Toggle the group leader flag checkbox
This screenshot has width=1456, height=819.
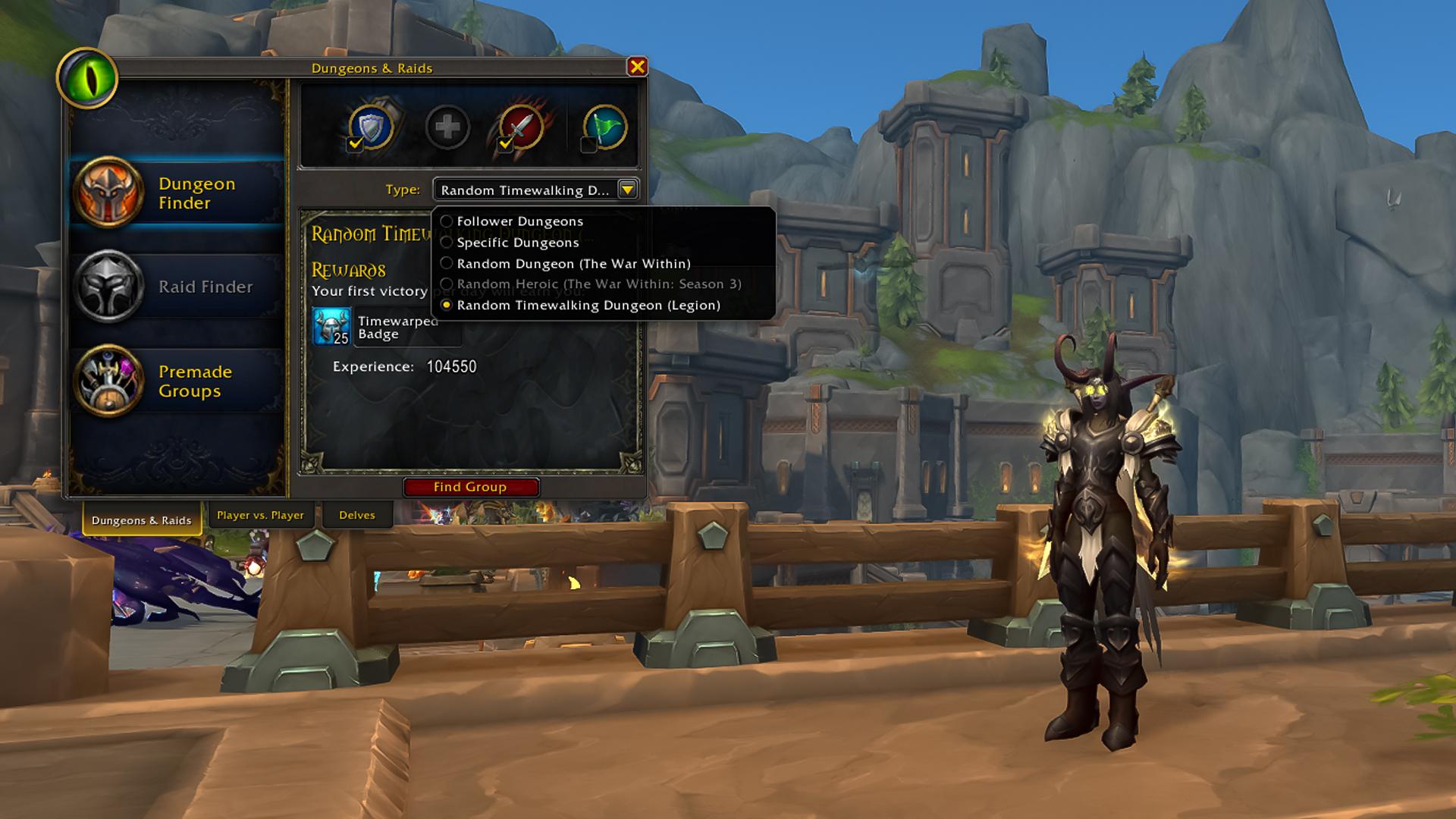click(x=588, y=144)
